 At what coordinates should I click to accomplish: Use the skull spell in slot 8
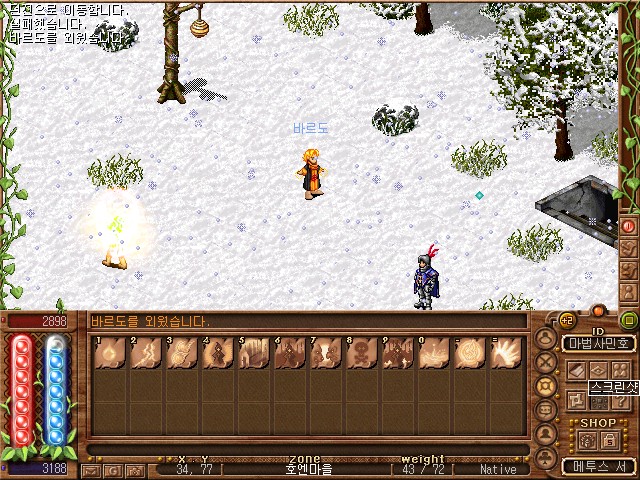(x=361, y=352)
